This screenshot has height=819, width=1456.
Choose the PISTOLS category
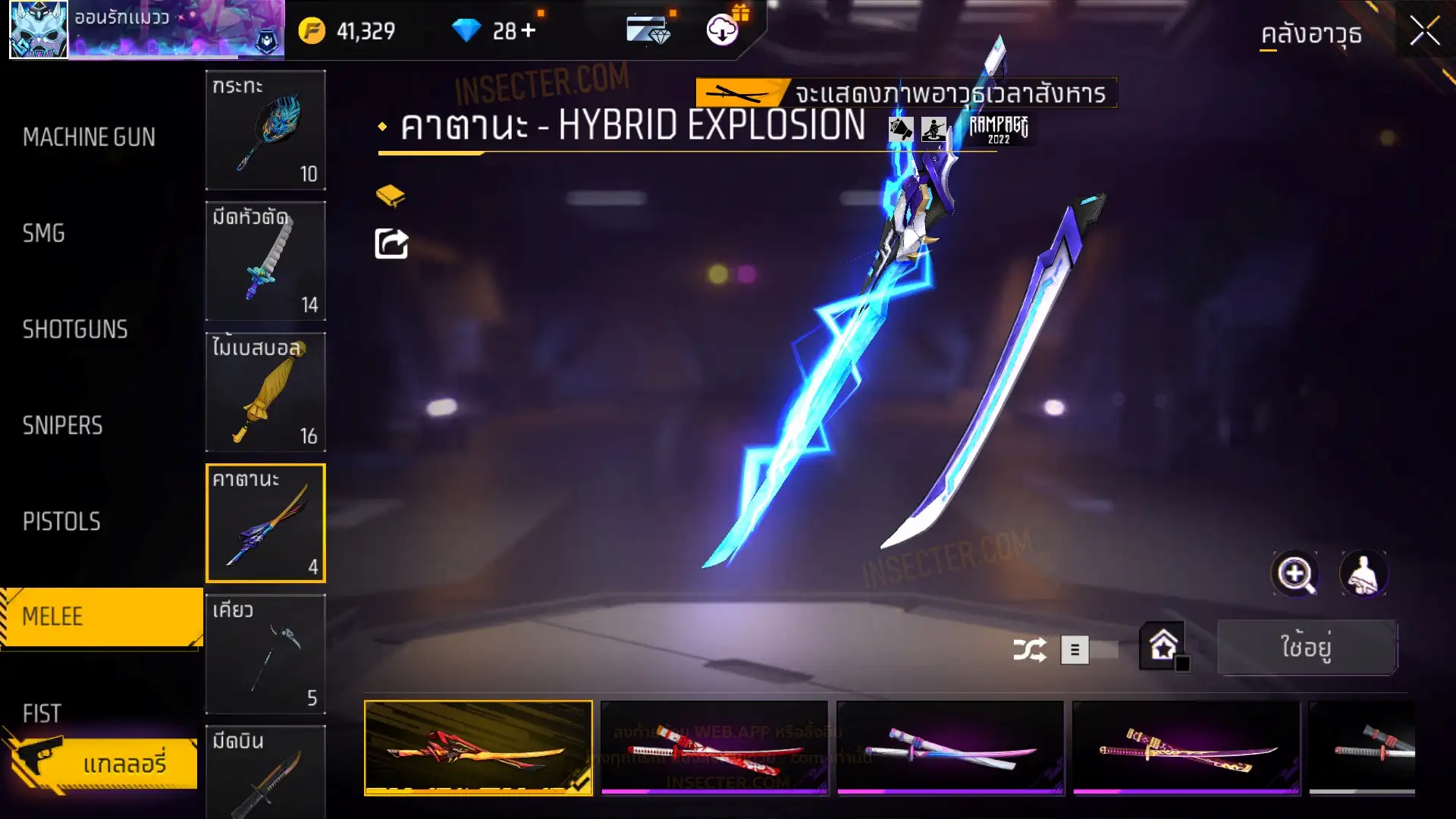click(61, 522)
